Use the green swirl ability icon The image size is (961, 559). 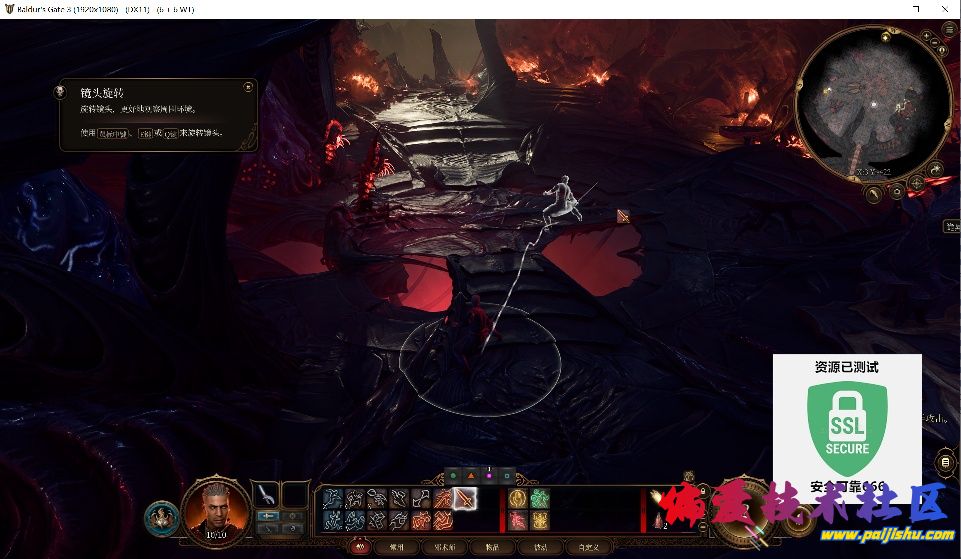click(x=540, y=498)
